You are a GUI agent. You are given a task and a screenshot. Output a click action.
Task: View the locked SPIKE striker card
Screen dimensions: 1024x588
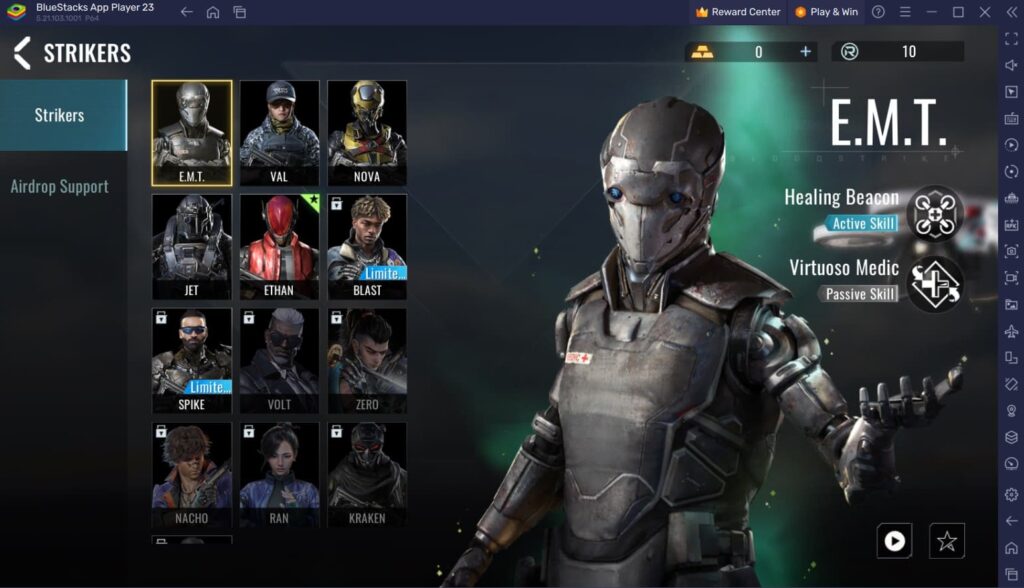coord(192,361)
